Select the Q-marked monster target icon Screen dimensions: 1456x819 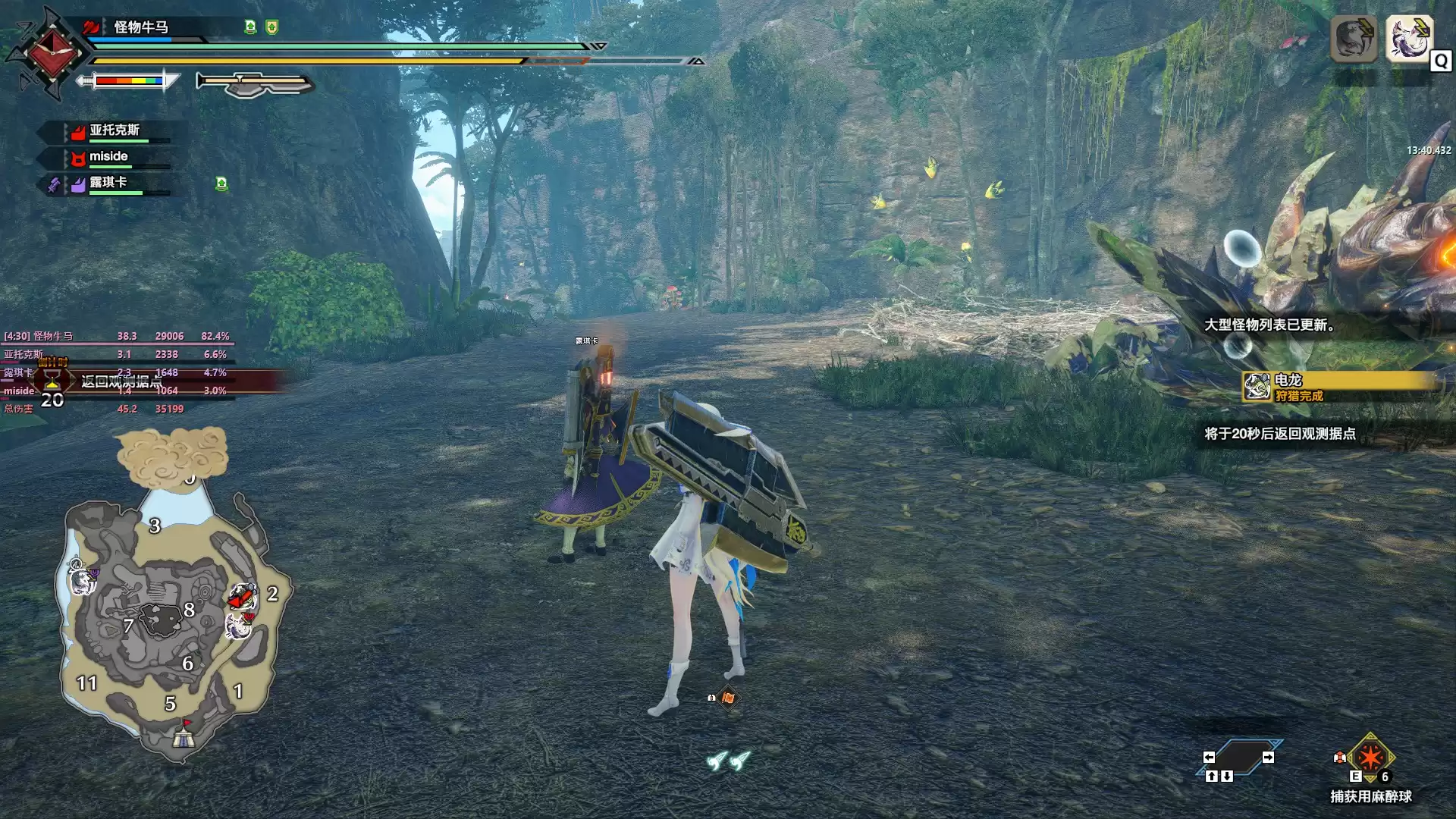click(x=1408, y=38)
